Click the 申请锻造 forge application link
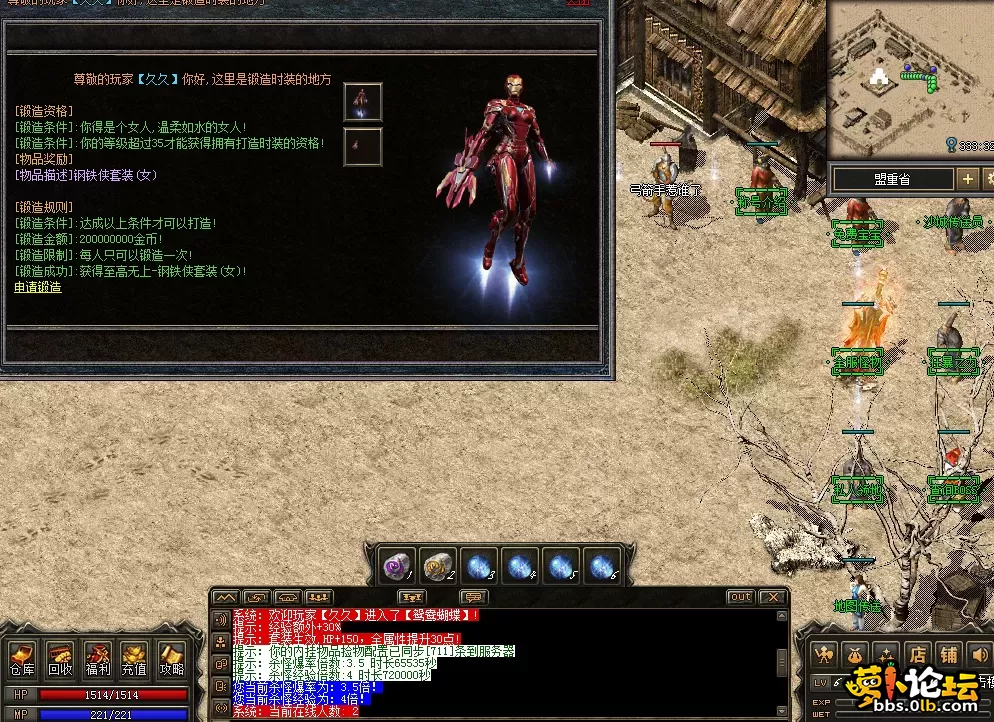This screenshot has width=994, height=722. pyautogui.click(x=38, y=287)
